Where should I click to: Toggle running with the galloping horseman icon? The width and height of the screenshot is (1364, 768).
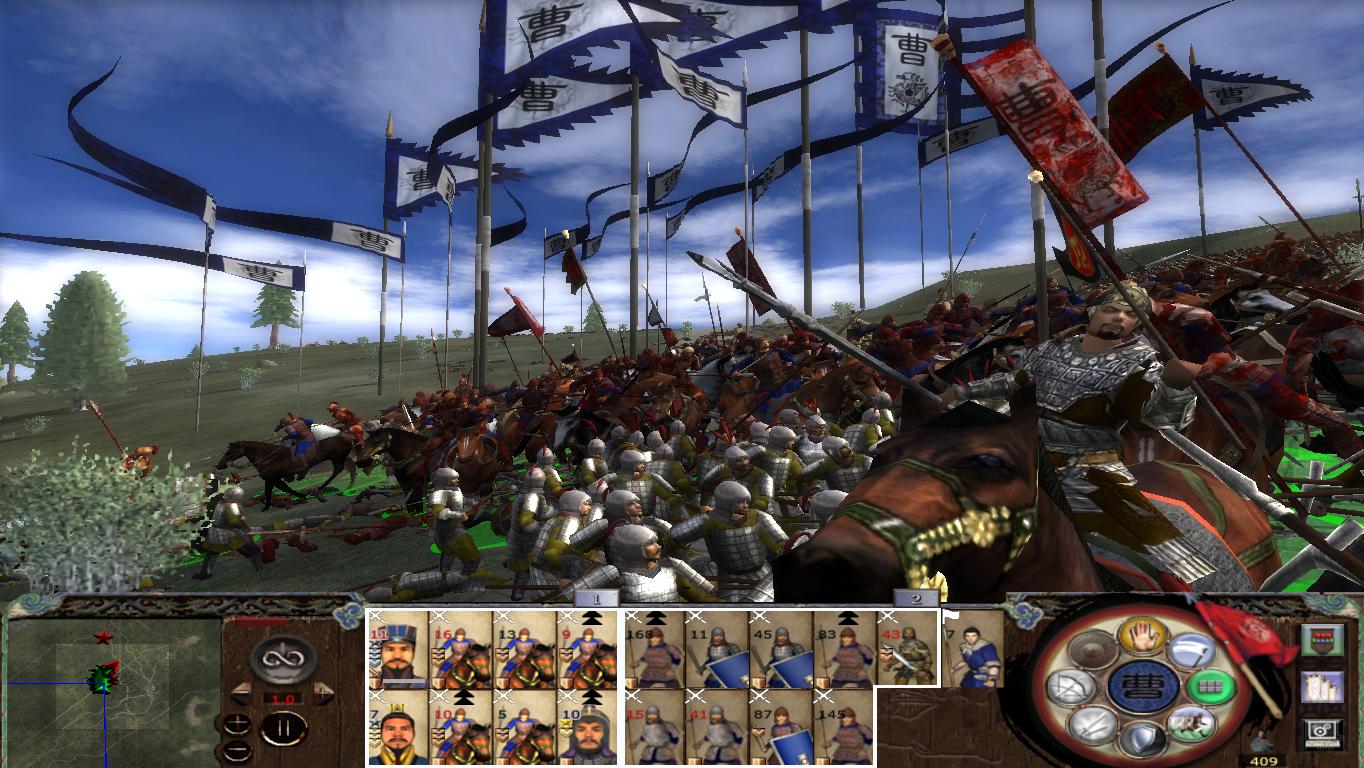[1191, 726]
